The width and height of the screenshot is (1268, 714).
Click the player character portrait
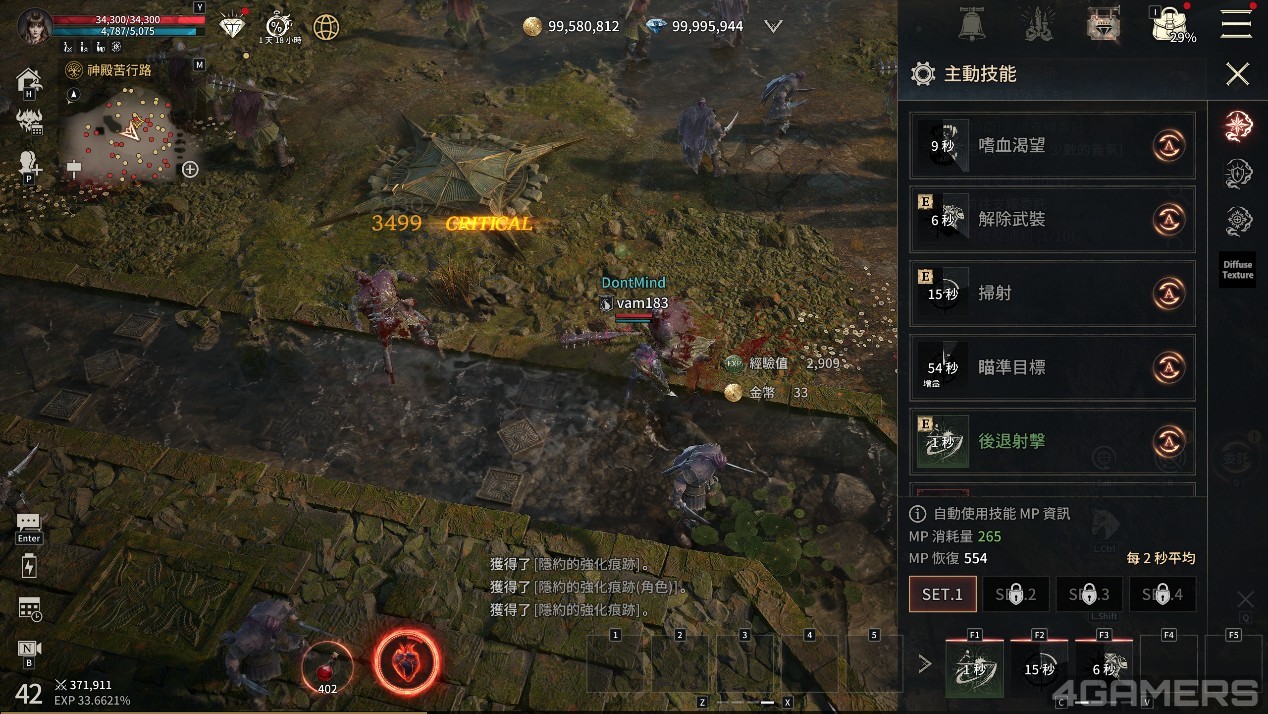[x=34, y=25]
